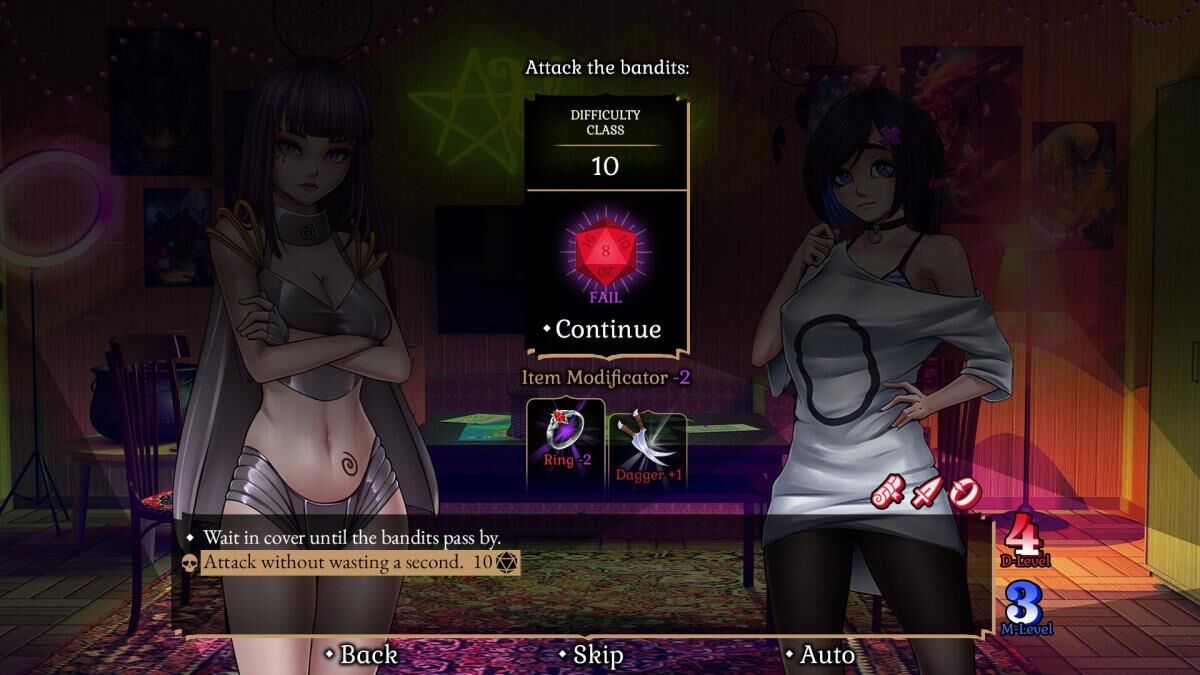Select the Ring -2 item card

[565, 445]
